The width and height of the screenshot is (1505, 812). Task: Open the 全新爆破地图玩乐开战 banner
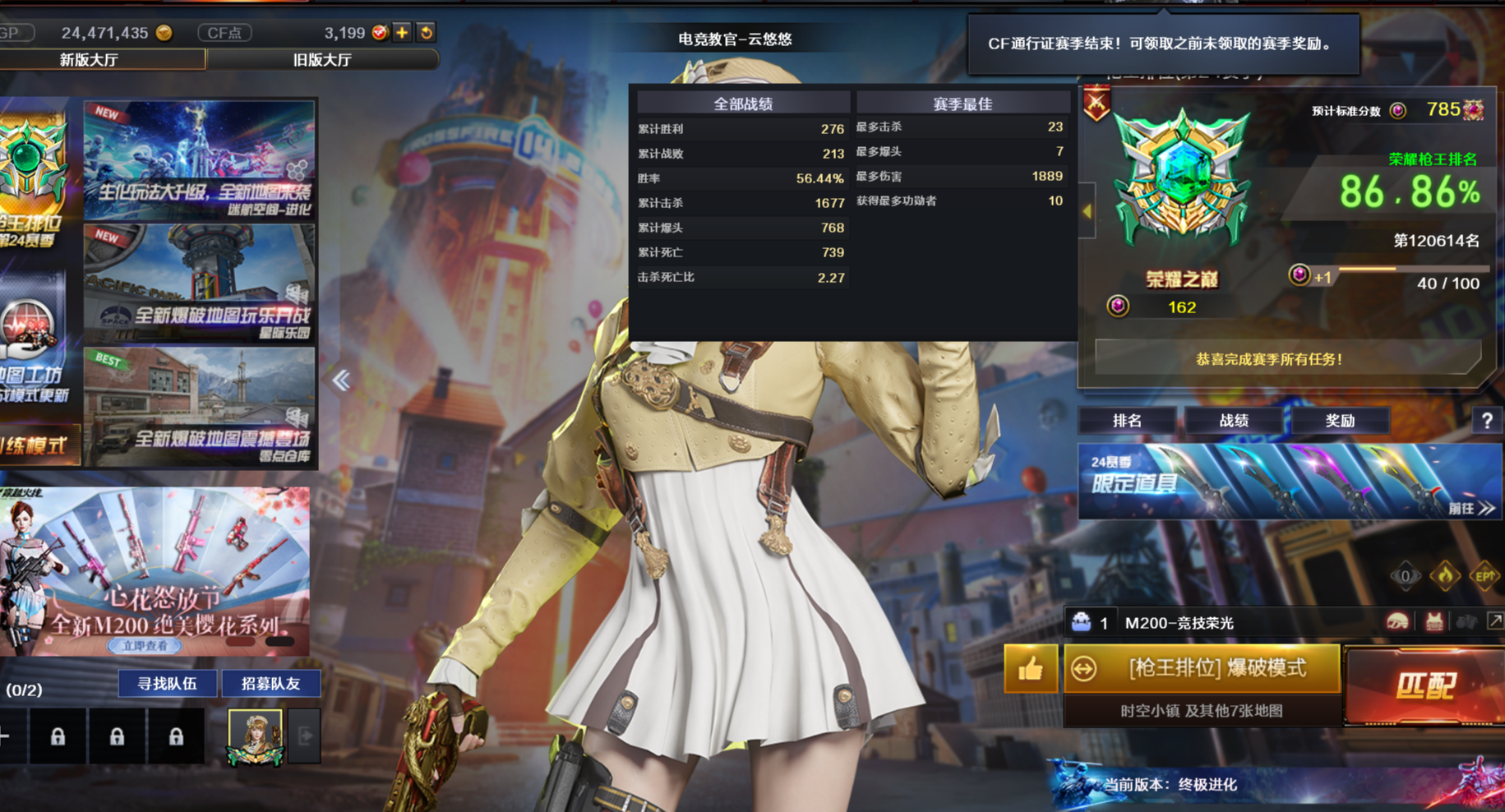tap(200, 284)
